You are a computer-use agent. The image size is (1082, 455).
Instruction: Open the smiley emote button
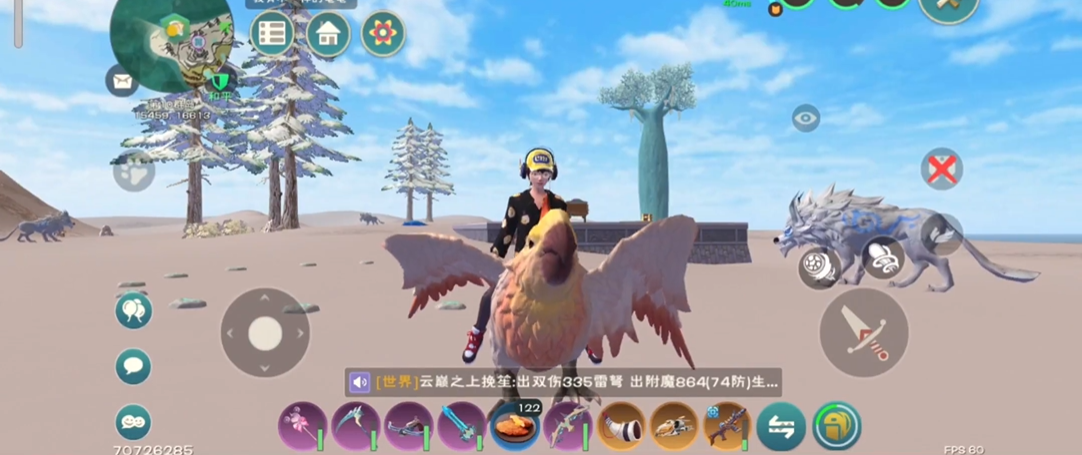pyautogui.click(x=133, y=421)
